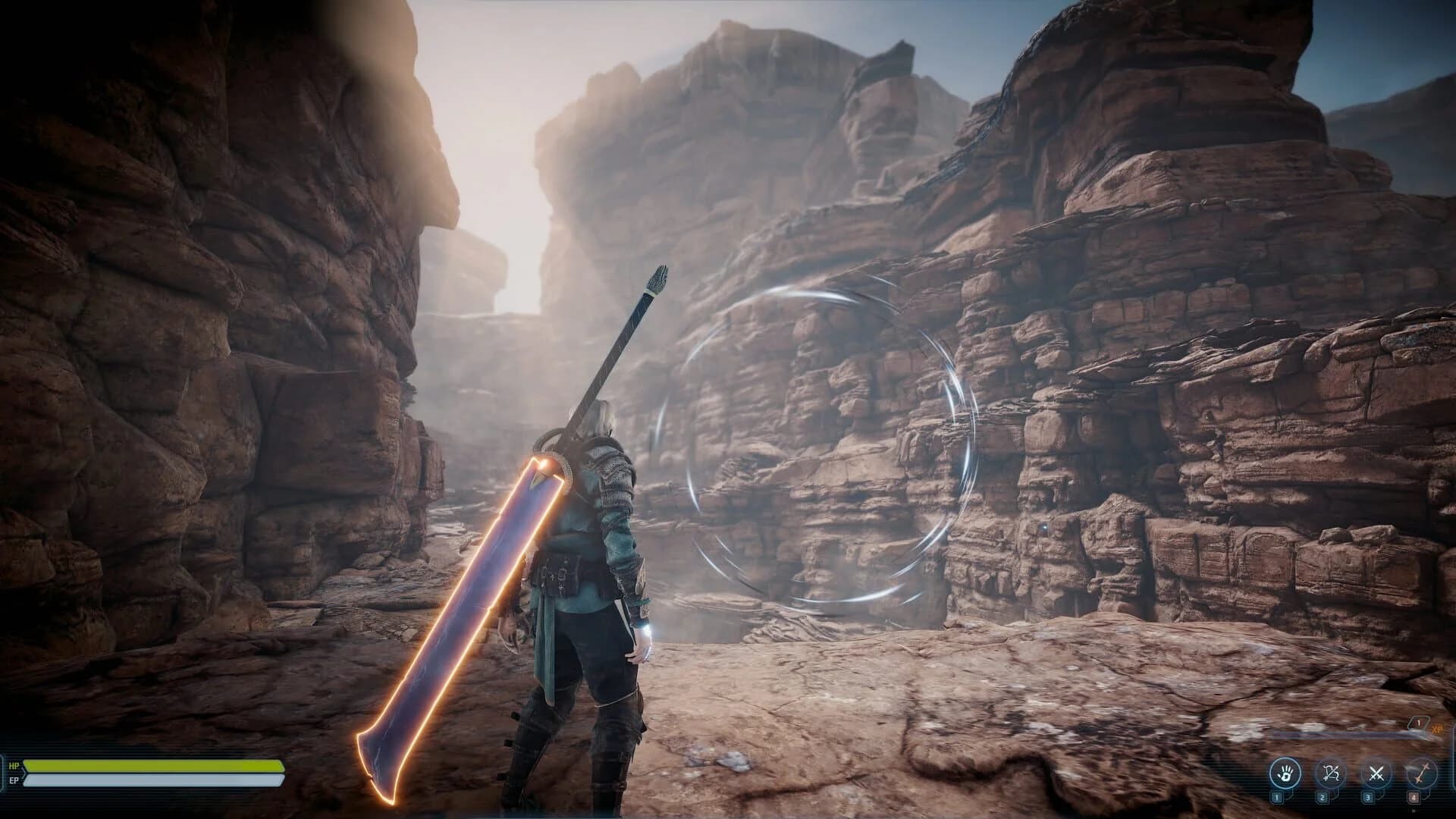Select the crossed-swords melee ability icon
The width and height of the screenshot is (1456, 819).
point(1378,774)
